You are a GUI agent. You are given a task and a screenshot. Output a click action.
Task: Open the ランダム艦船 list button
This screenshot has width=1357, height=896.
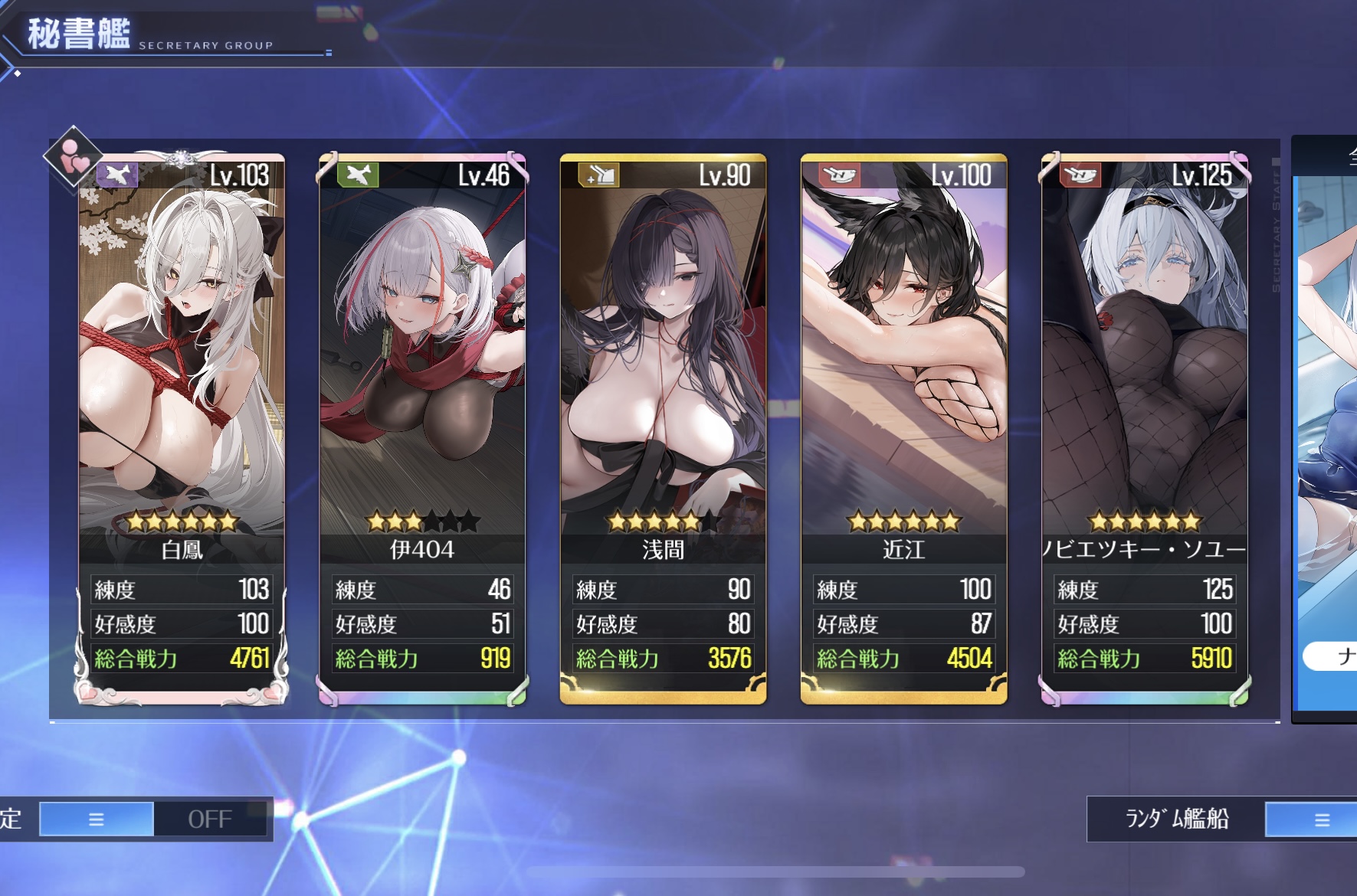point(1310,820)
